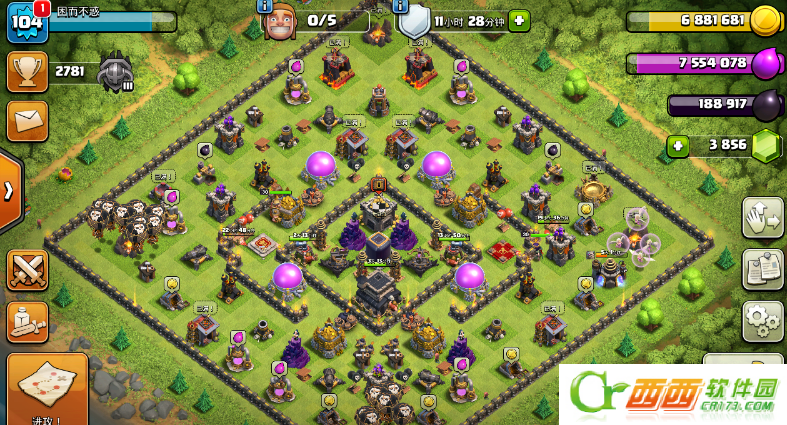Open the army overview button
787x425 pixels.
(x=27, y=321)
